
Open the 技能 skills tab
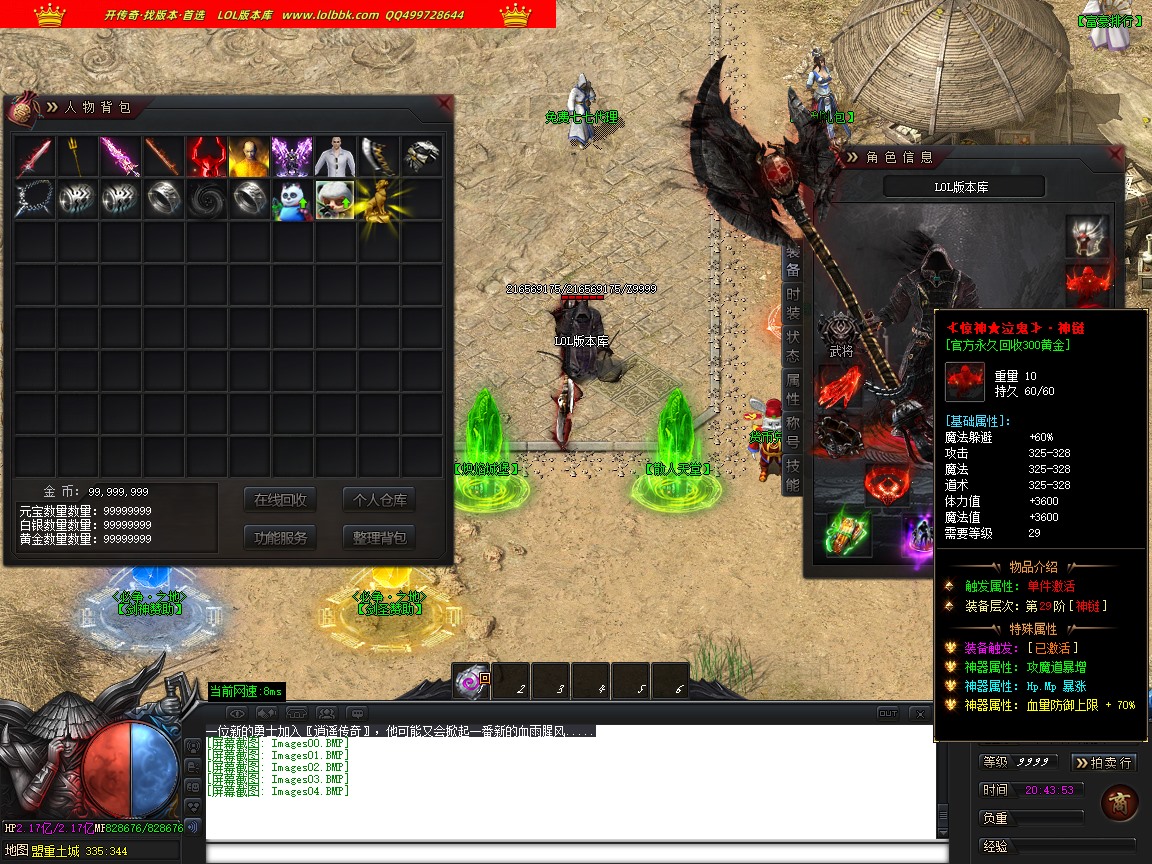pos(792,475)
